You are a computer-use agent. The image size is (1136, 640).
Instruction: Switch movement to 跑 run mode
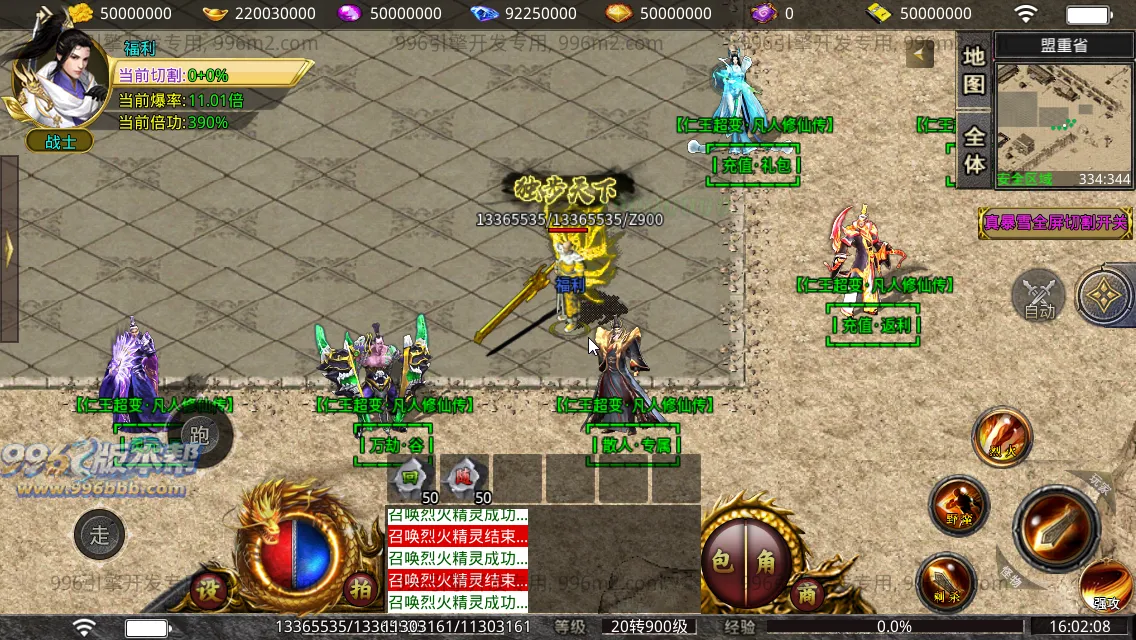(x=199, y=434)
